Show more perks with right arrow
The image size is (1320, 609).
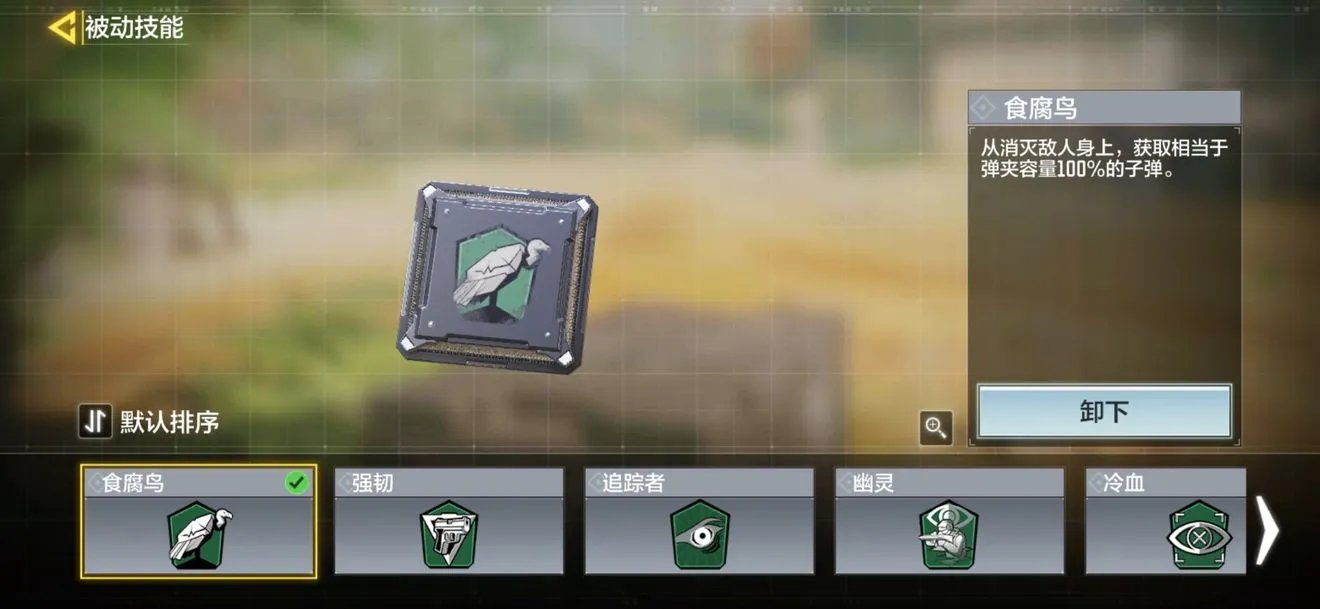tap(1268, 531)
